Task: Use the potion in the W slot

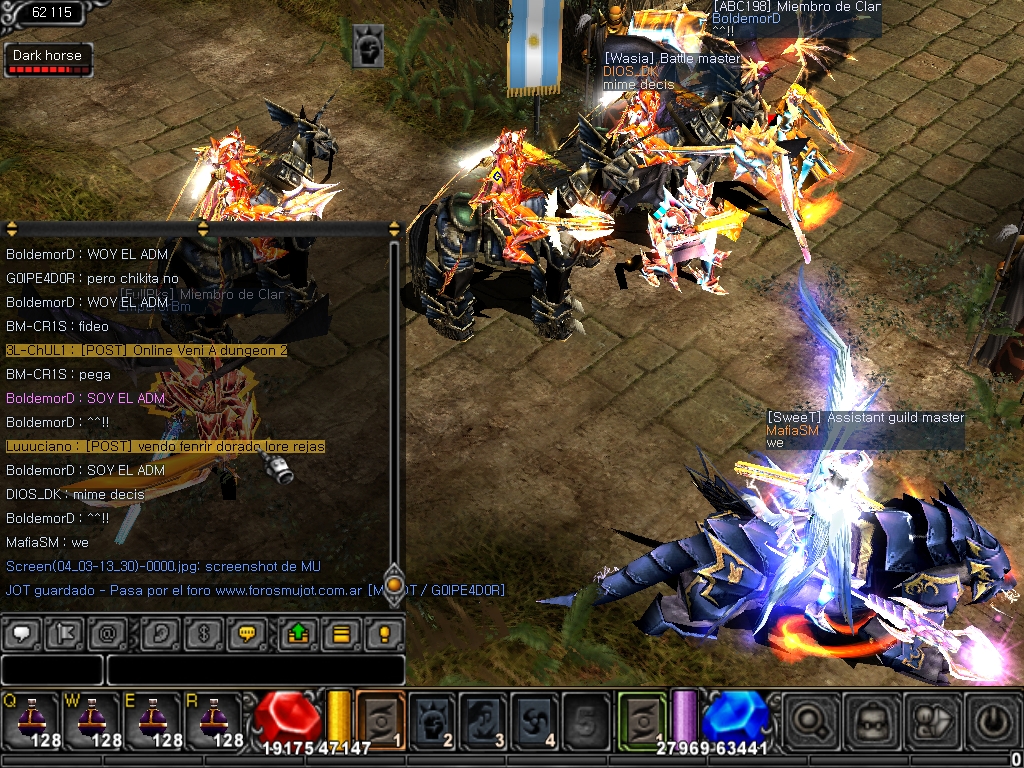Action: point(91,718)
